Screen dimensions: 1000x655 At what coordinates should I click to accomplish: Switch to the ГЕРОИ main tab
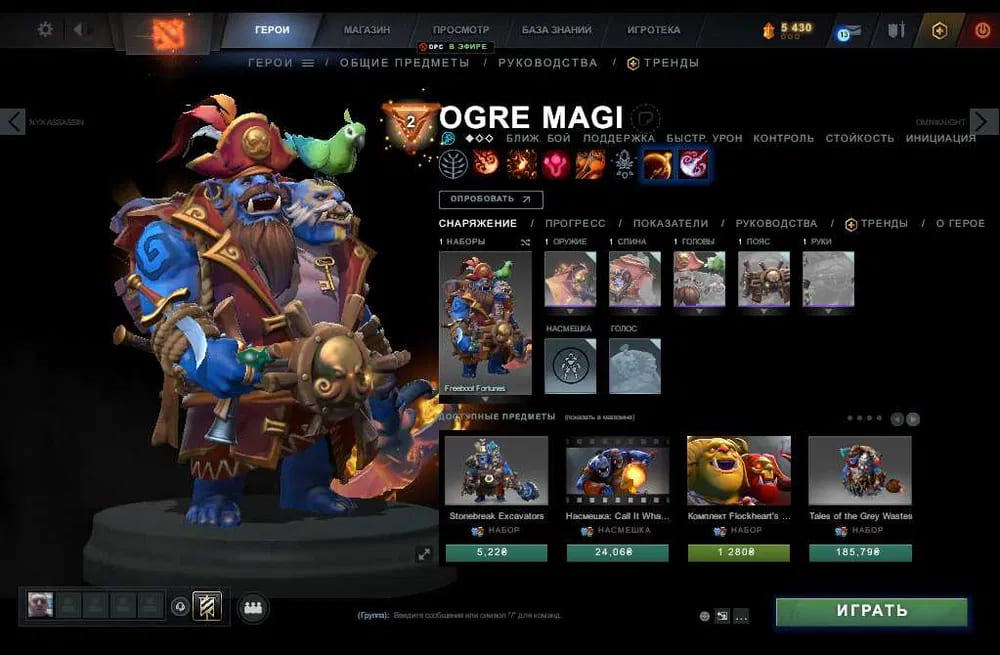point(272,30)
